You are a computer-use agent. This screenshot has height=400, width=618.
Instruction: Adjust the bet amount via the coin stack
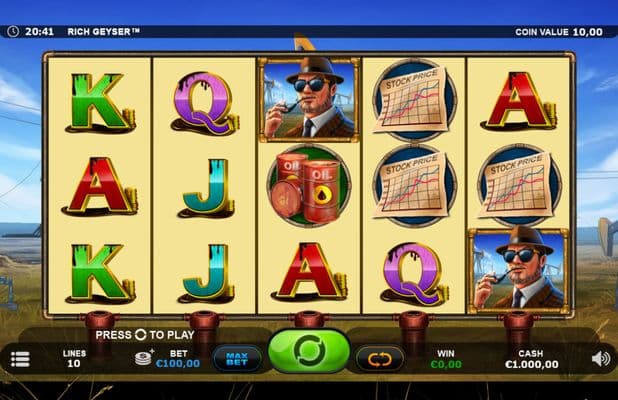pos(144,356)
